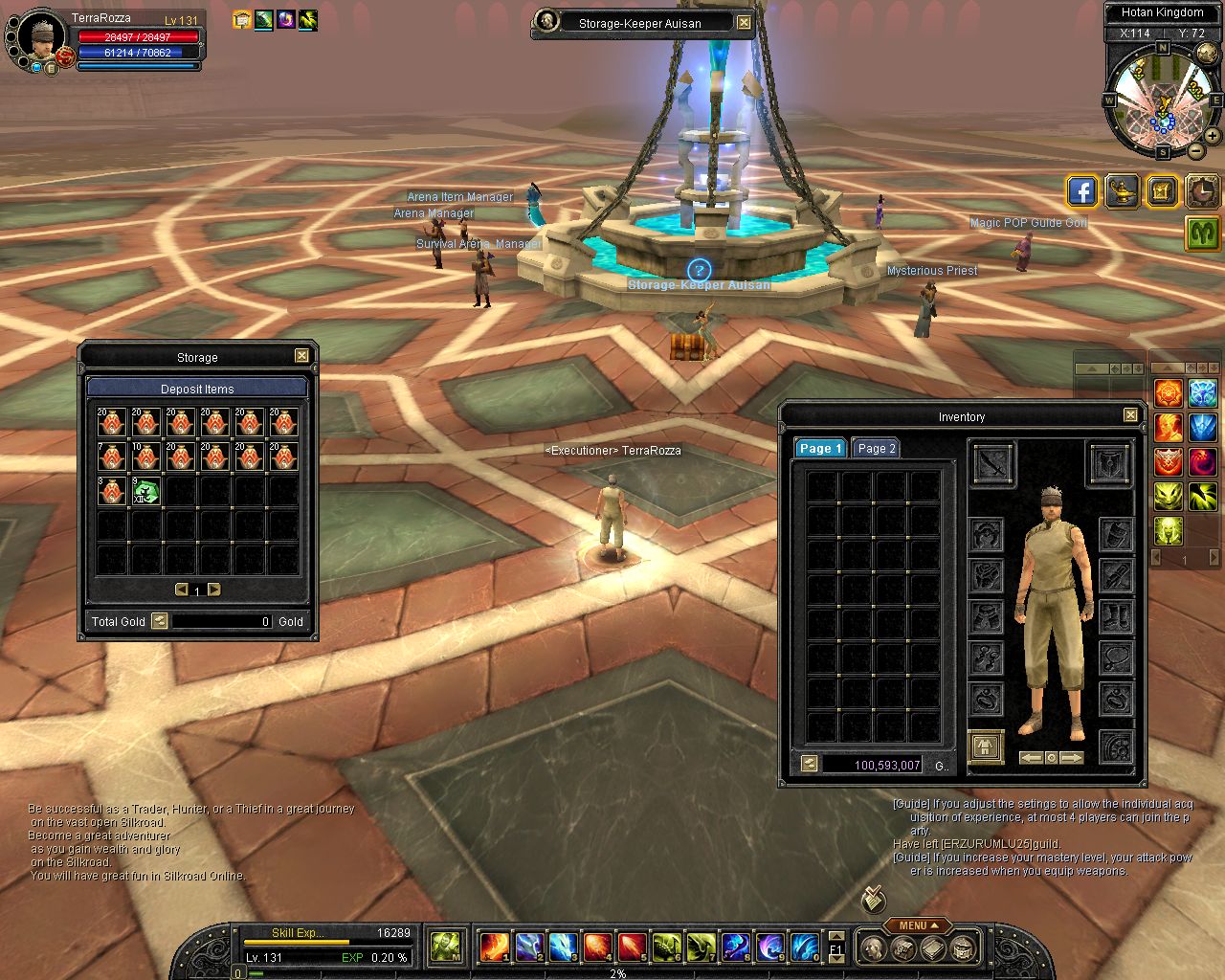Click the green ram horns icon
This screenshot has width=1225, height=980.
point(1202,233)
